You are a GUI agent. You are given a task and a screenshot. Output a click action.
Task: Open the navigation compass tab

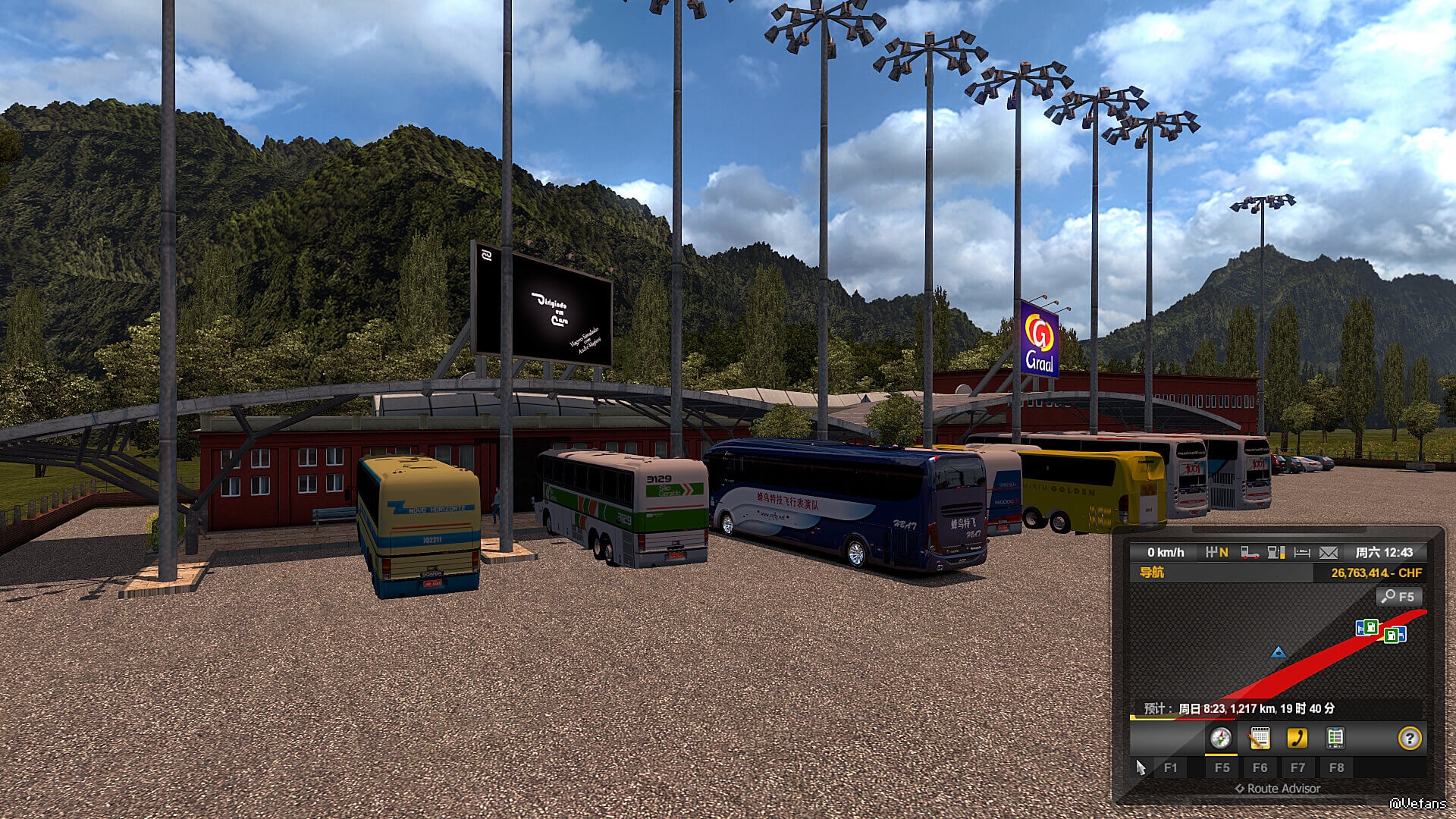click(x=1220, y=738)
